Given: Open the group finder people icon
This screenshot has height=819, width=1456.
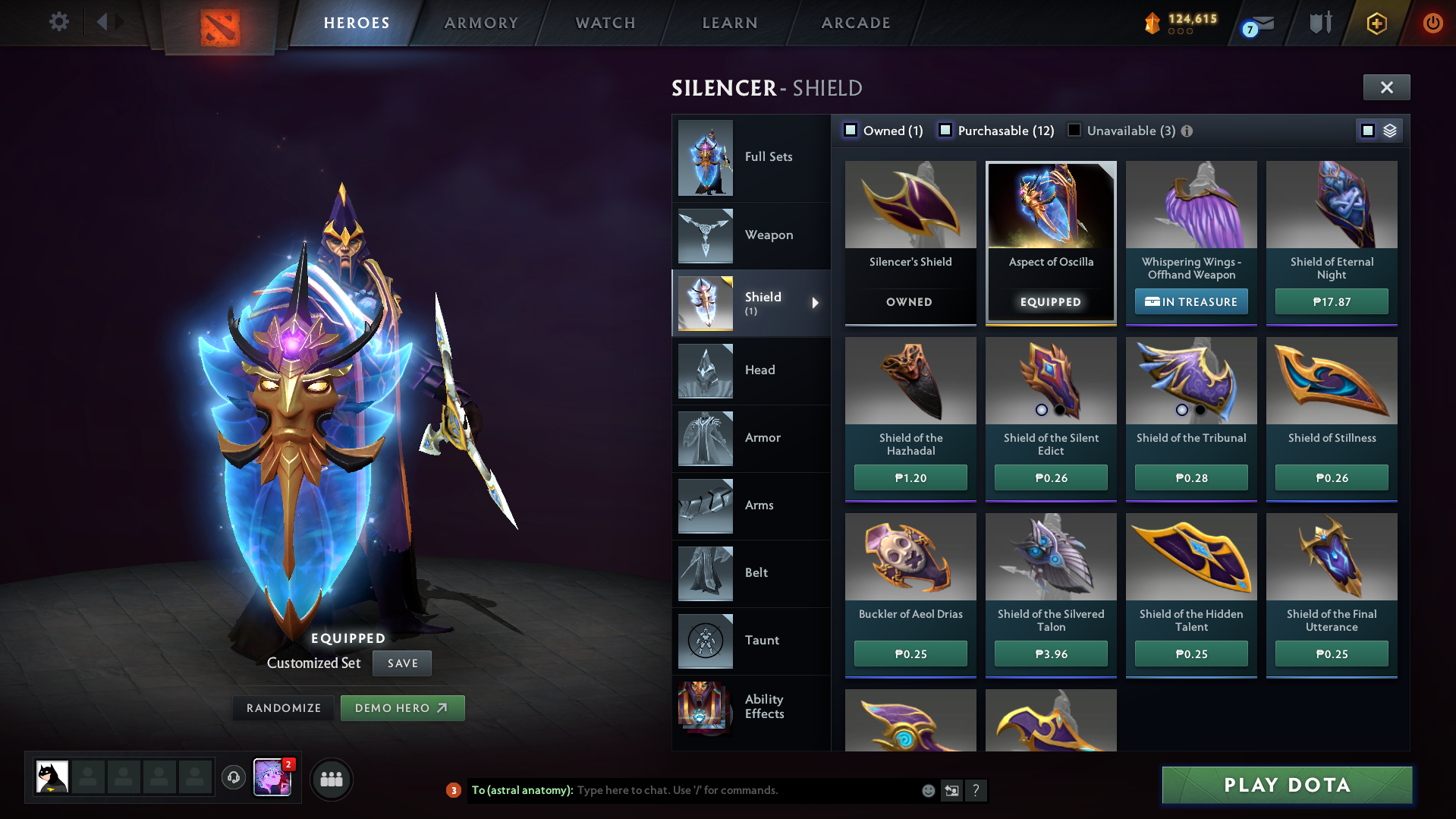Looking at the screenshot, I should [332, 779].
